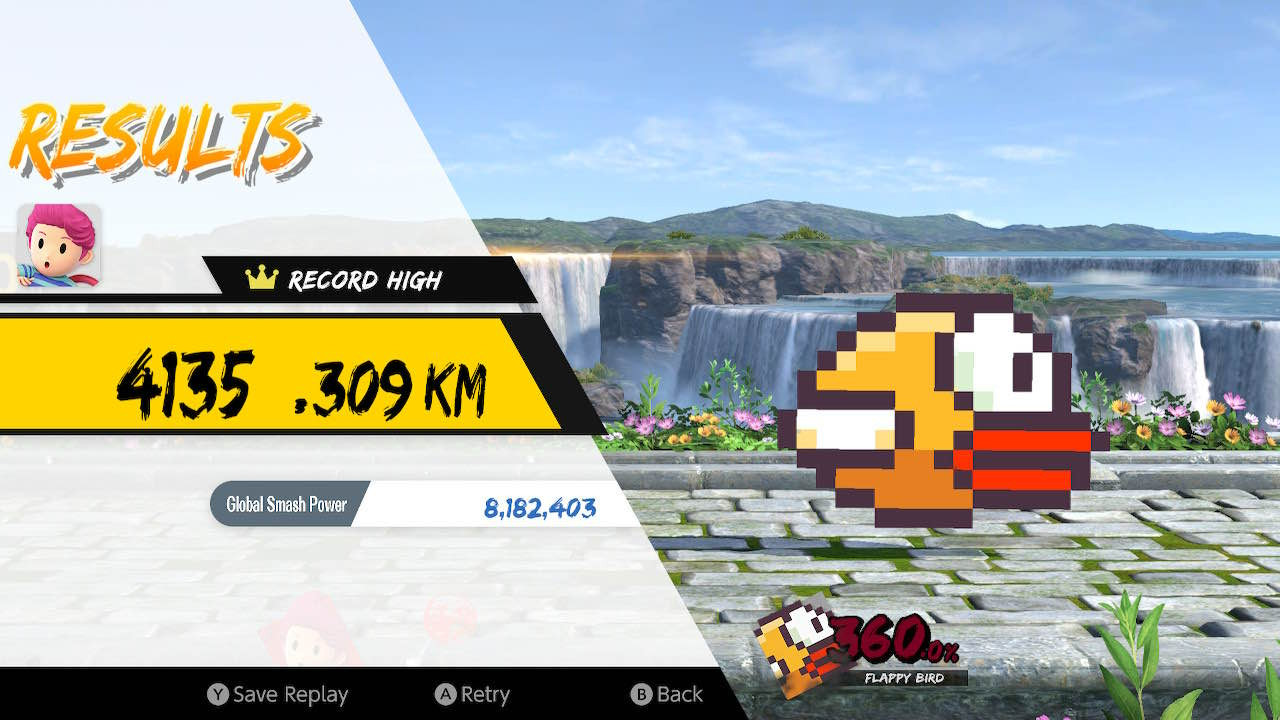Select the RESULTS title text
Image resolution: width=1280 pixels, height=720 pixels.
[x=160, y=135]
